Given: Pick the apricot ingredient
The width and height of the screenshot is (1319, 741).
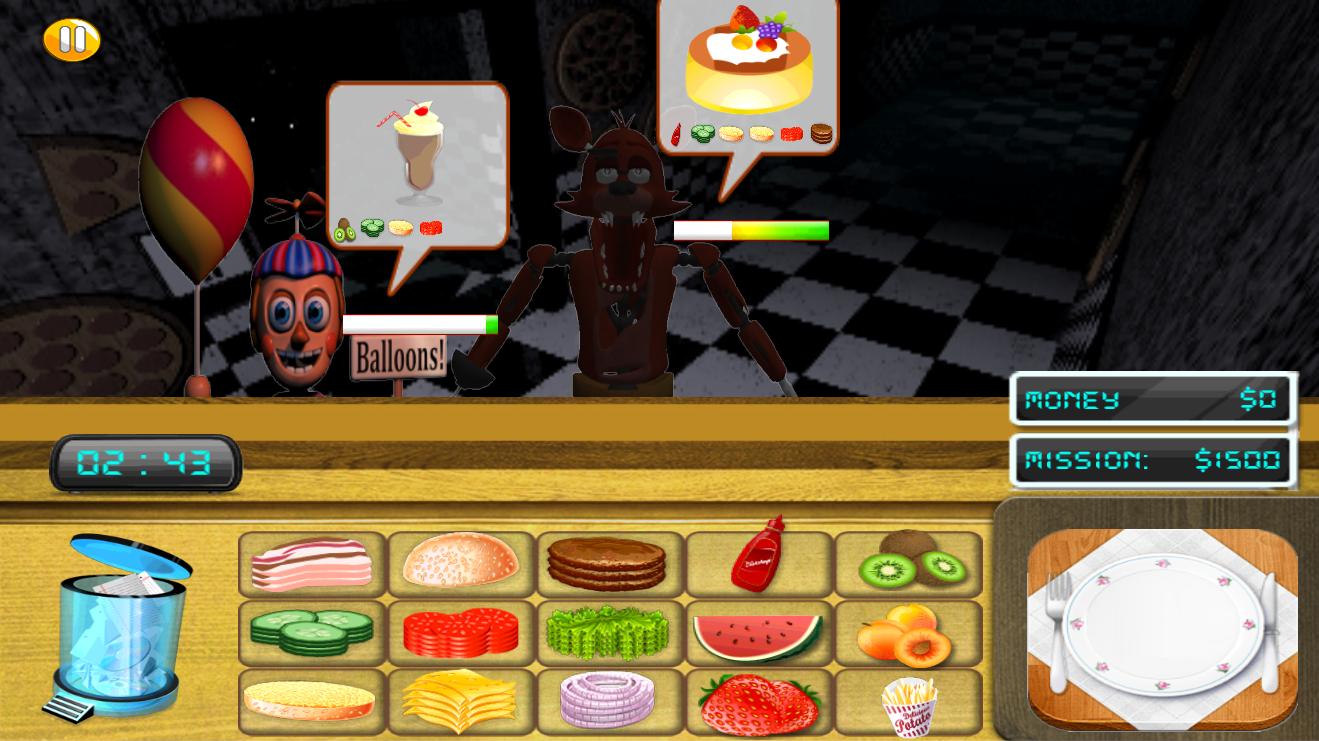Looking at the screenshot, I should click(x=908, y=632).
